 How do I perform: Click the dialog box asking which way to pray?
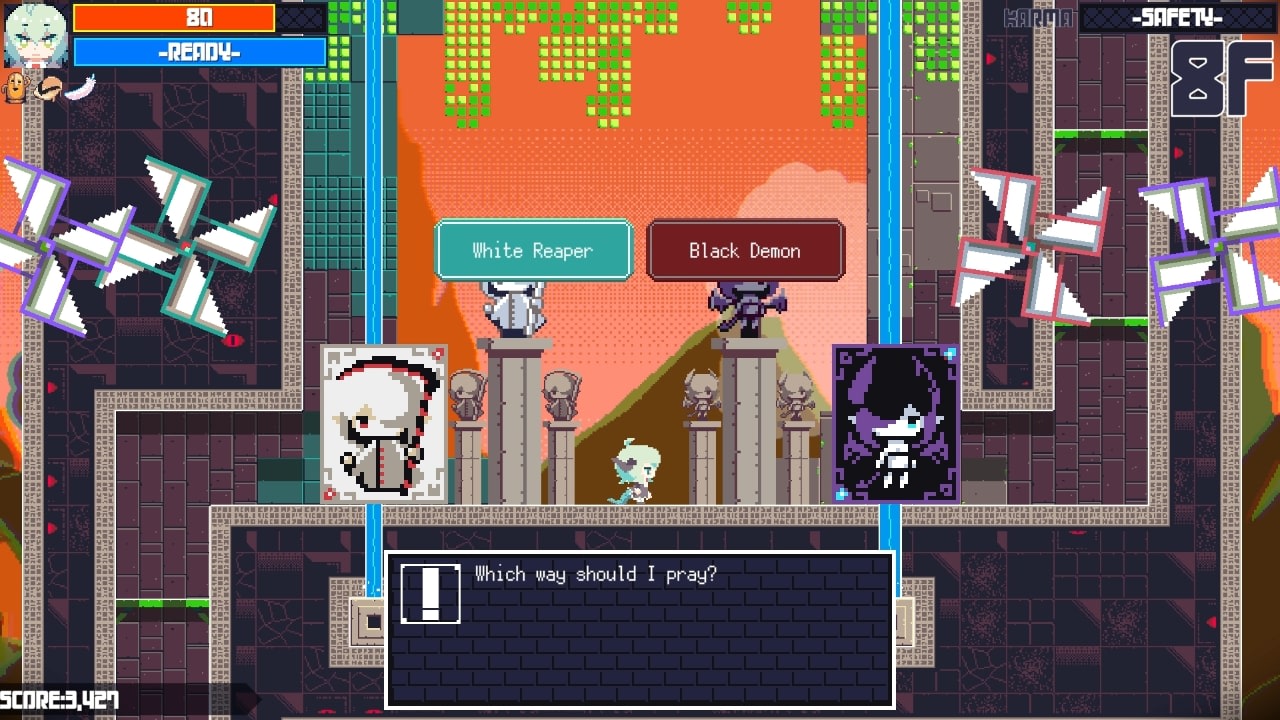[640, 630]
